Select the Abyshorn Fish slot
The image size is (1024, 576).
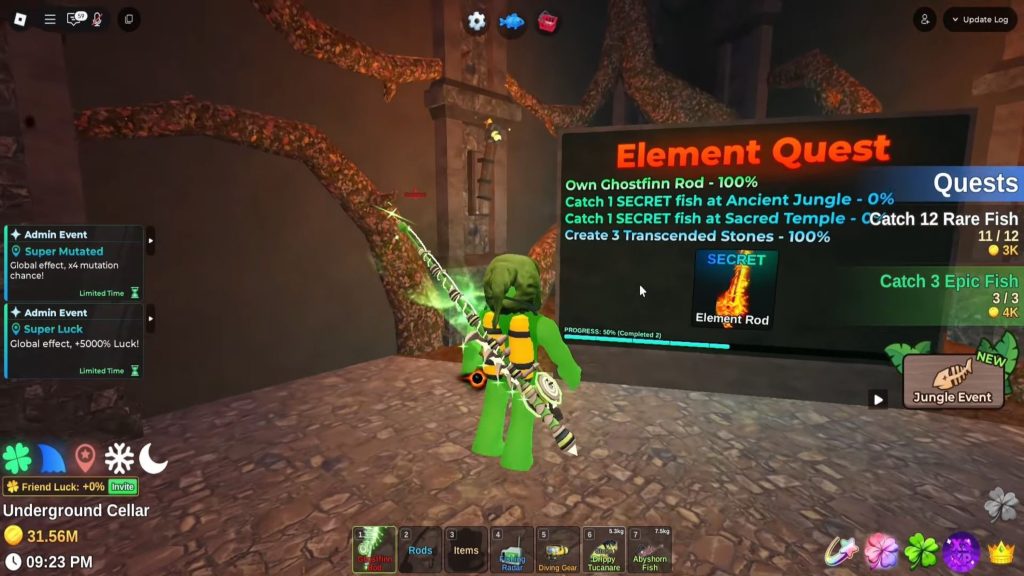coord(650,549)
